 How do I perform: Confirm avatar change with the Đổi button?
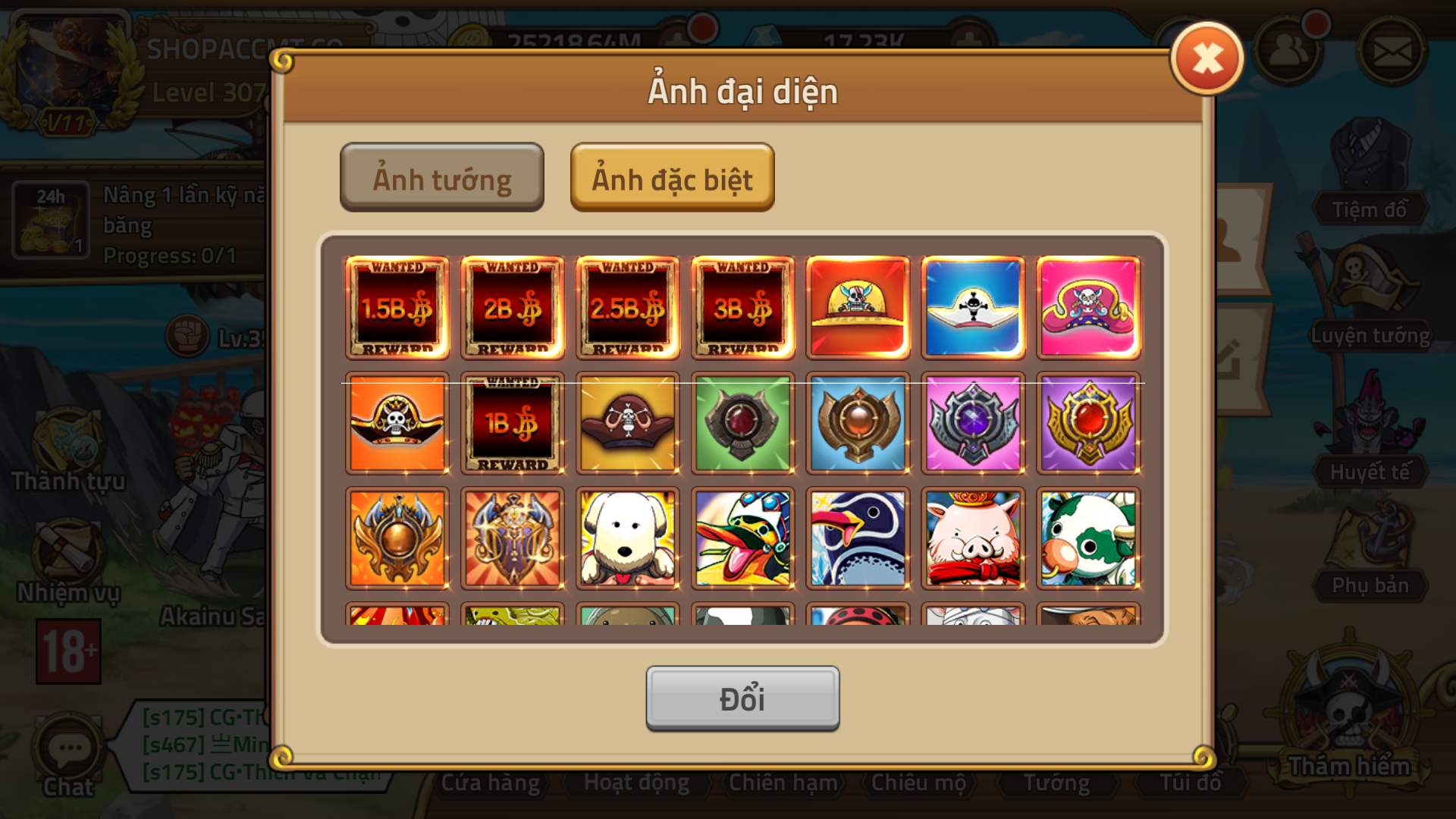pos(742,697)
